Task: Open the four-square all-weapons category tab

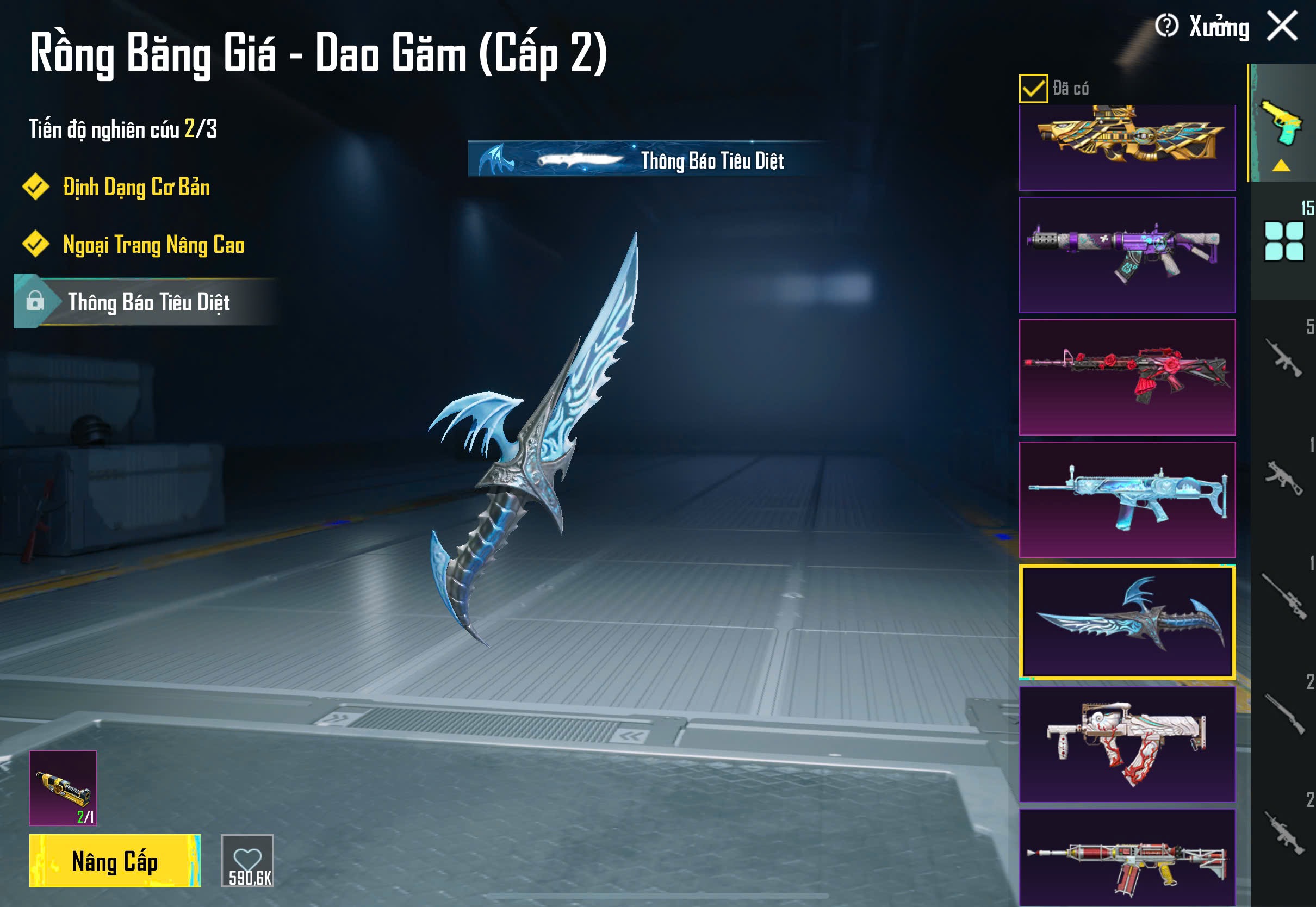Action: [x=1283, y=241]
